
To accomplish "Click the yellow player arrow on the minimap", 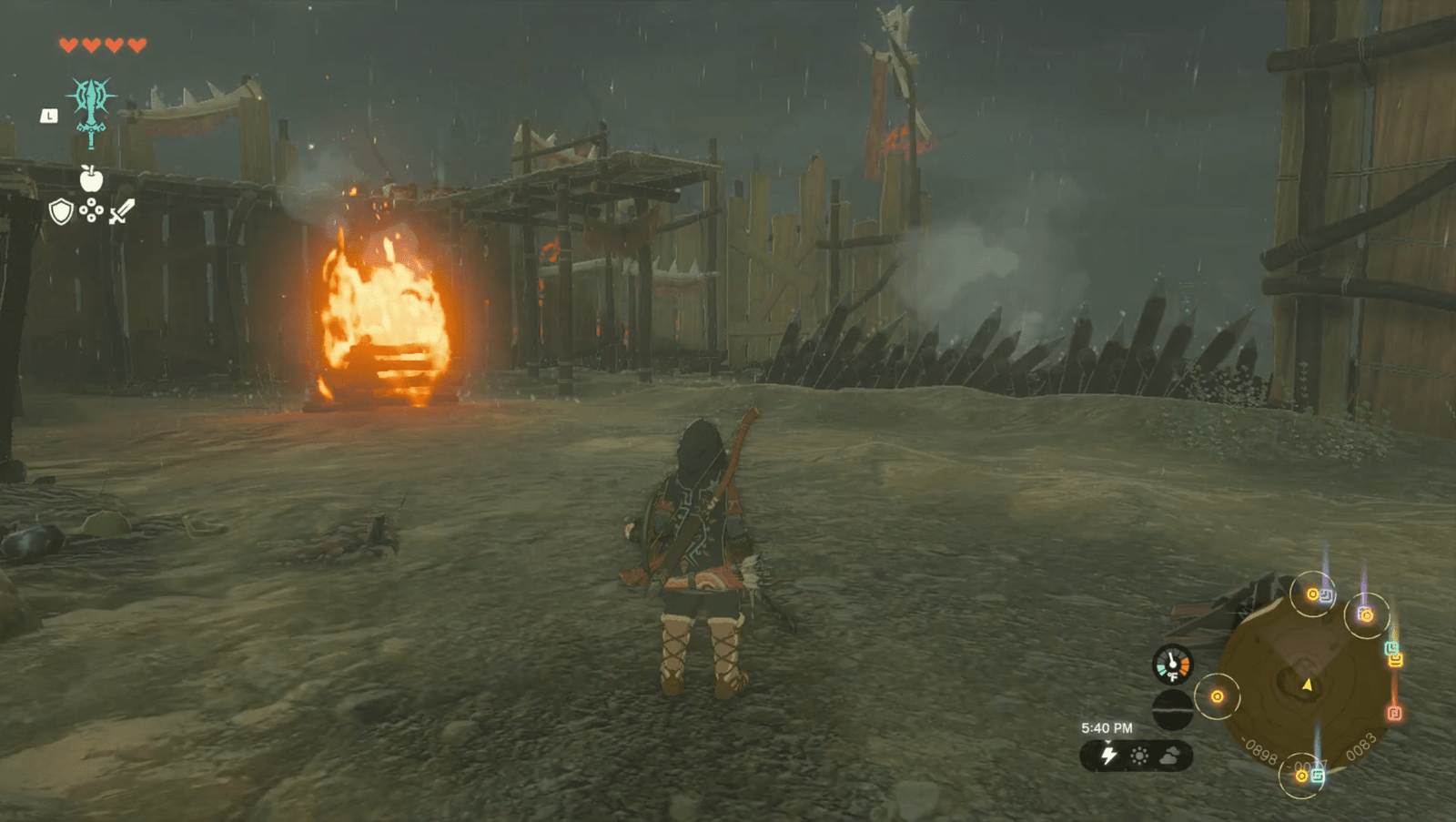I will [x=1308, y=684].
